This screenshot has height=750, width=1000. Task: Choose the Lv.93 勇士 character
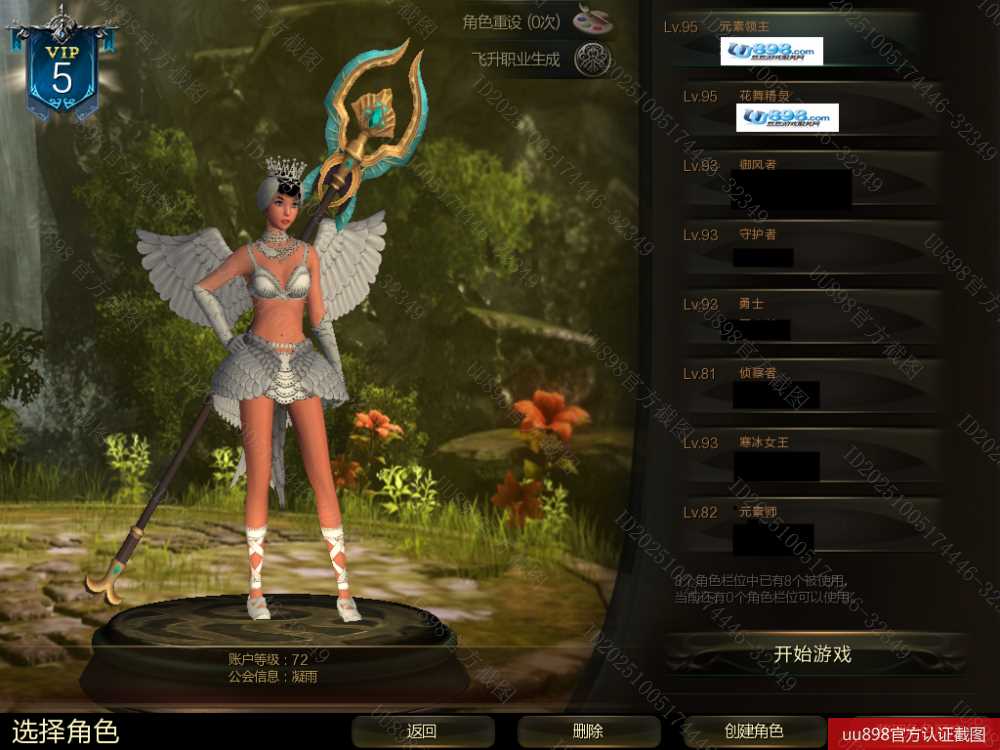pyautogui.click(x=800, y=316)
